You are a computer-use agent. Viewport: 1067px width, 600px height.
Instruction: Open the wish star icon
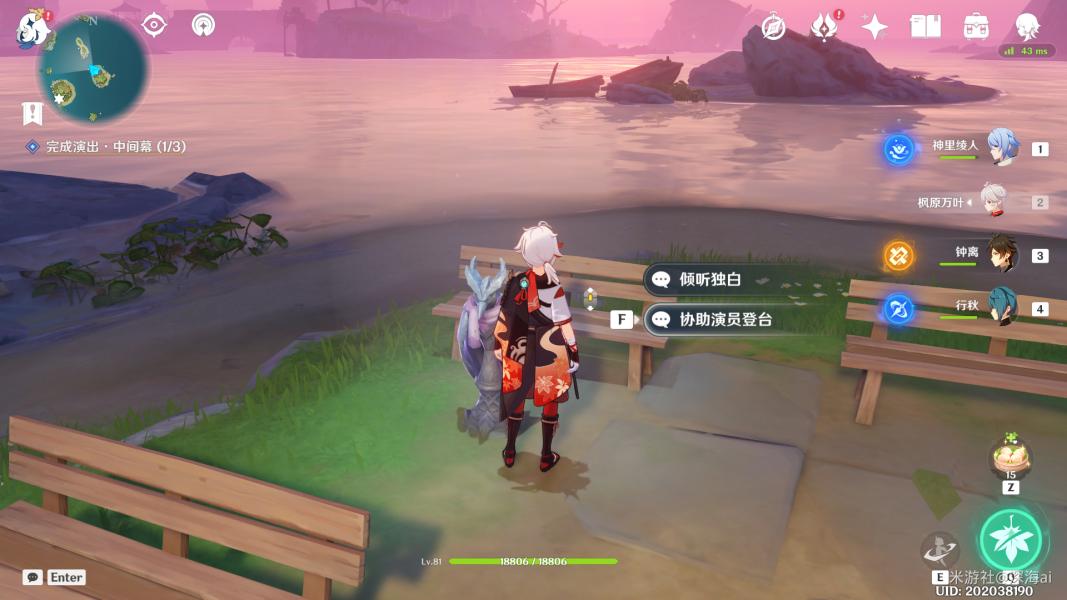coord(875,27)
